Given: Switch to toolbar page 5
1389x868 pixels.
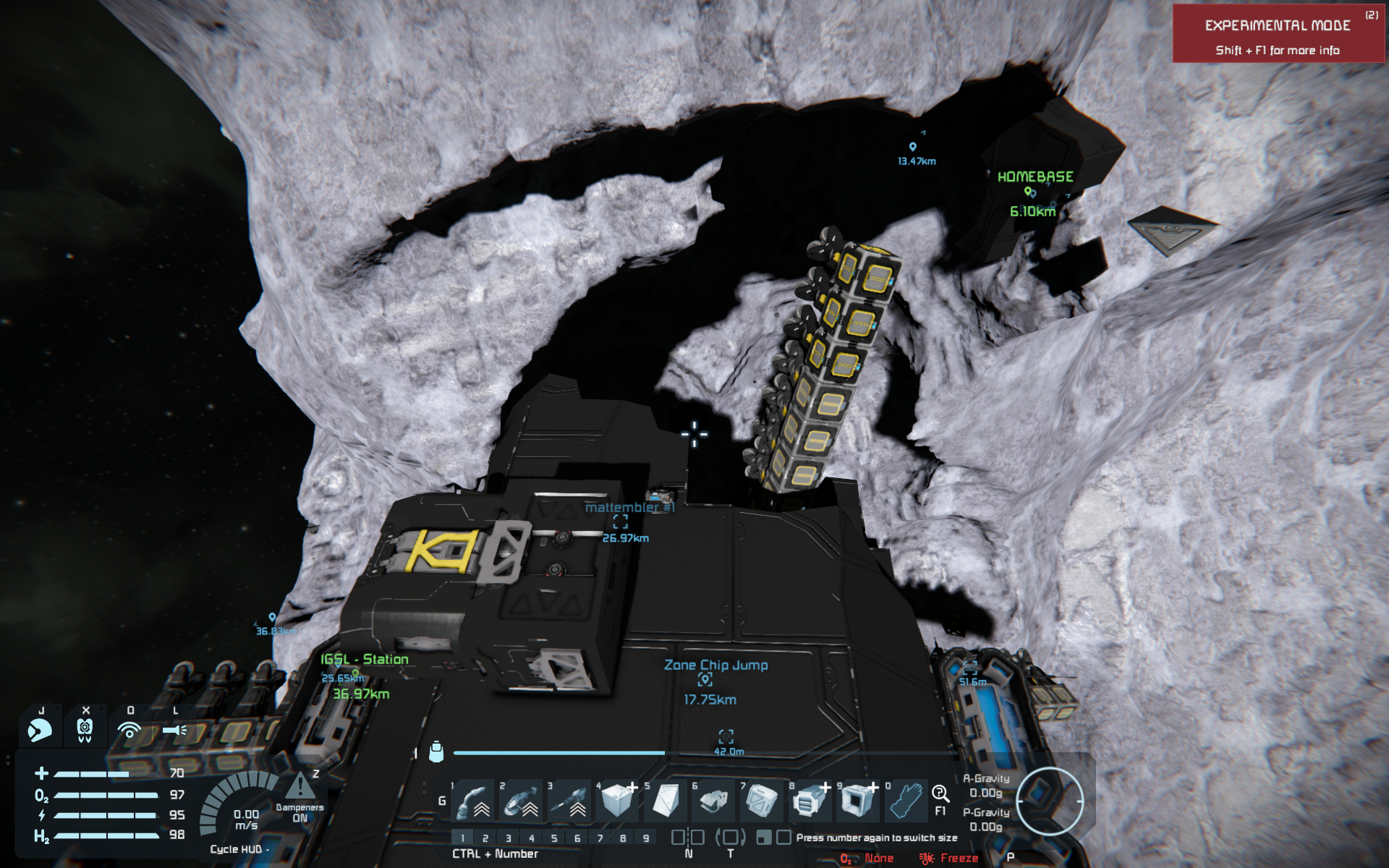Looking at the screenshot, I should (554, 838).
